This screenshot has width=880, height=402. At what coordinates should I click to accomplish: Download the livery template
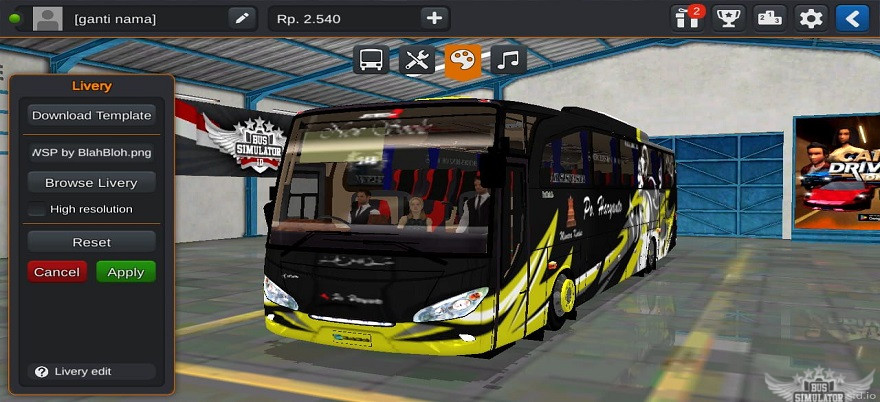pos(91,115)
